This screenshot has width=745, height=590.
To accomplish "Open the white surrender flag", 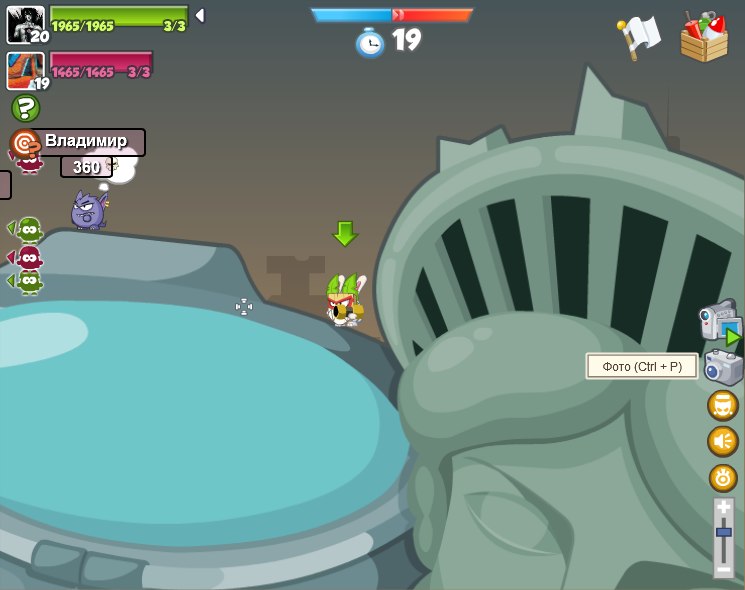I will pyautogui.click(x=639, y=37).
